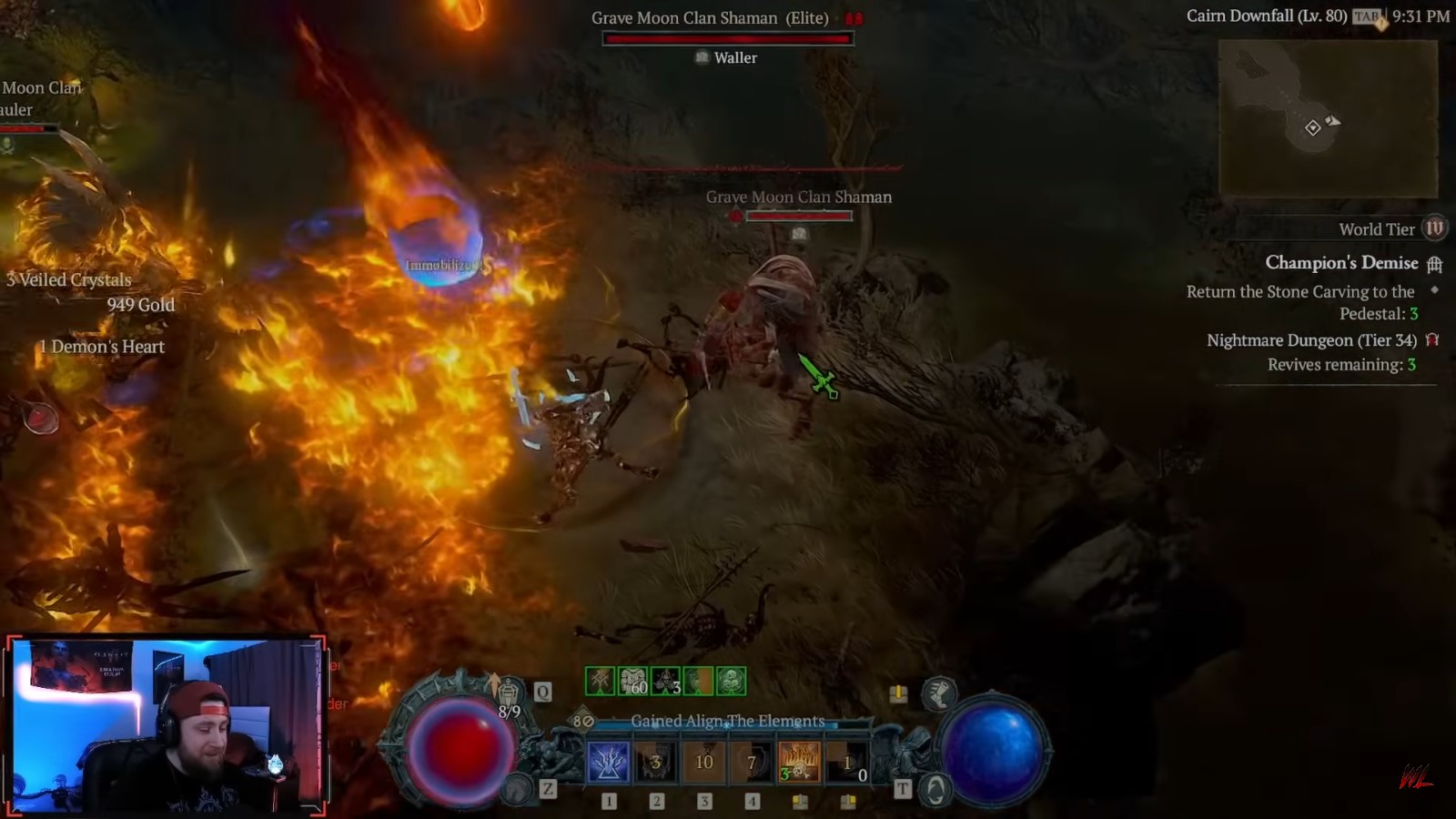Toggle the Champion's Demise dungeon tracker

click(x=1341, y=263)
